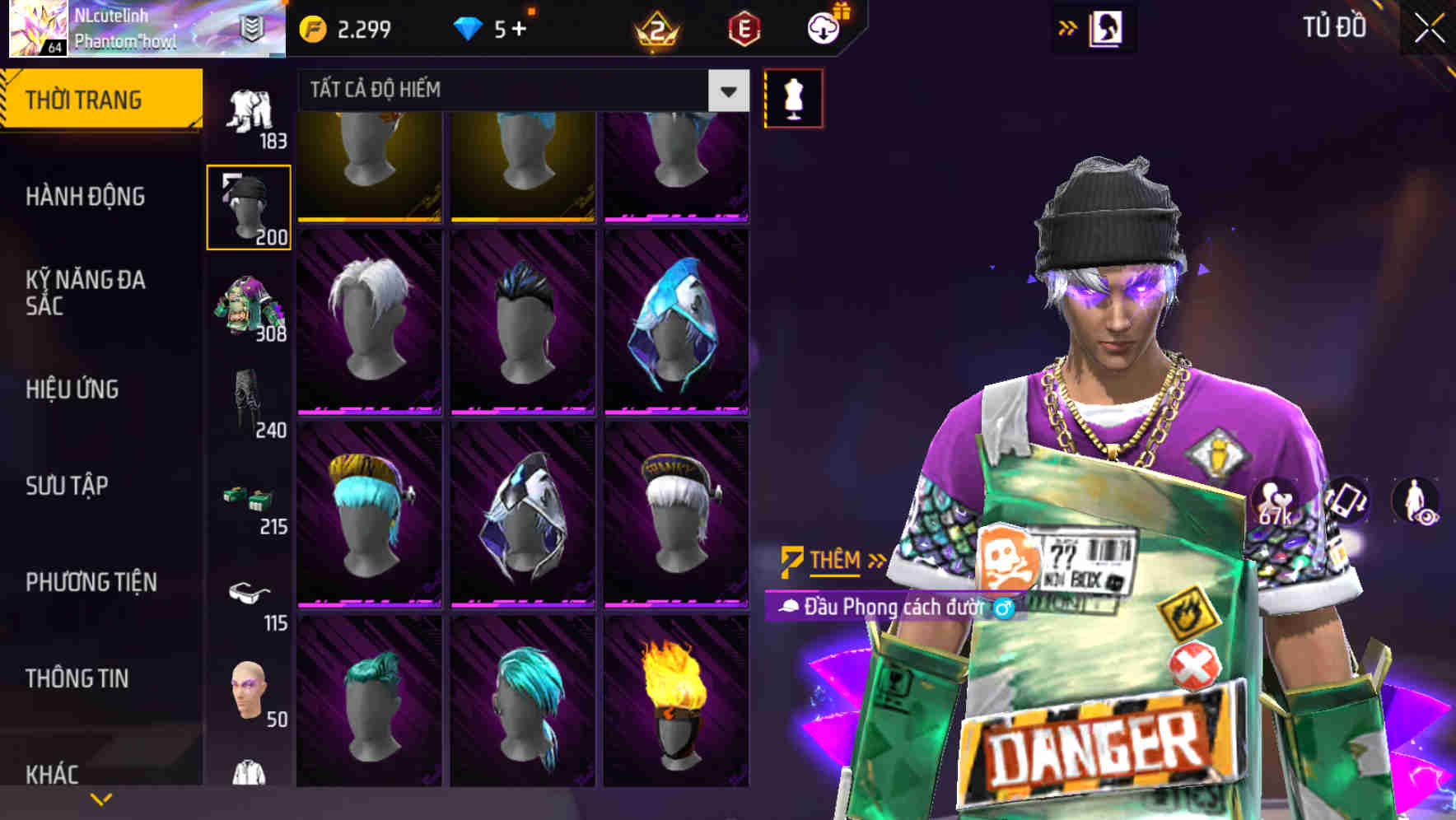Switch to the HÀNH ĐỘNG tab
Viewport: 1456px width, 820px height.
pos(86,196)
